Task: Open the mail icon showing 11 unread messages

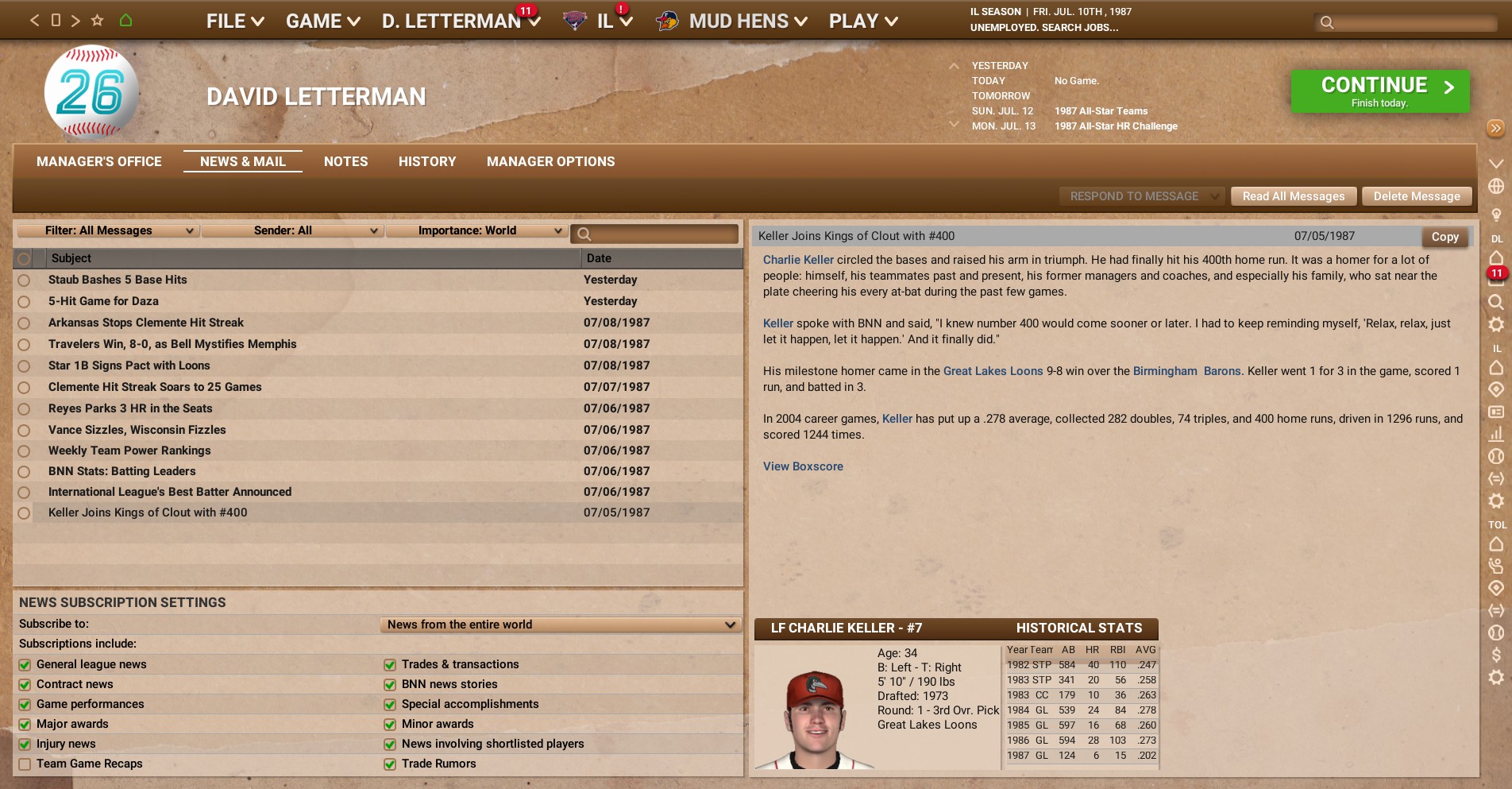Action: coord(1496,273)
